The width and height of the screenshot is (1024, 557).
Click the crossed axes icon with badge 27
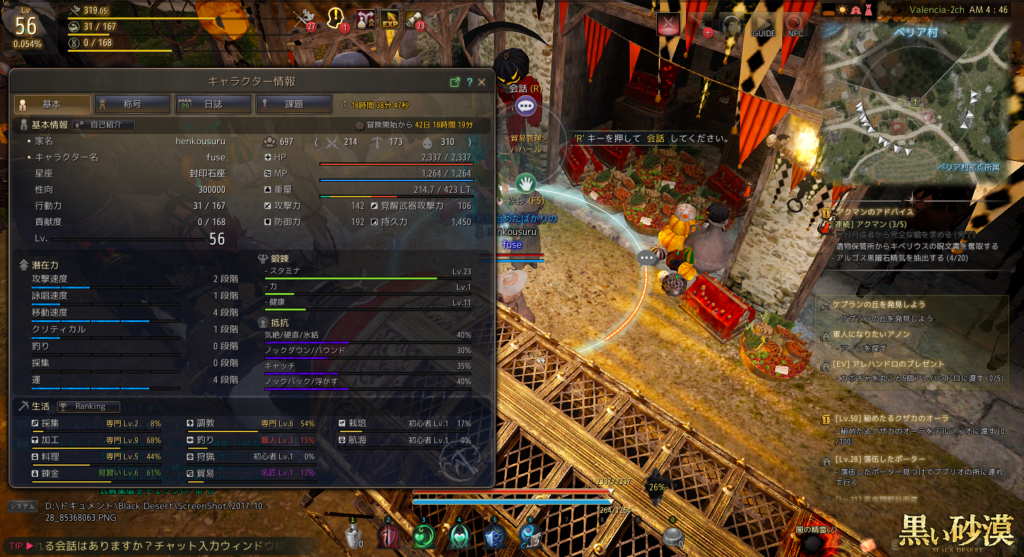coord(304,18)
